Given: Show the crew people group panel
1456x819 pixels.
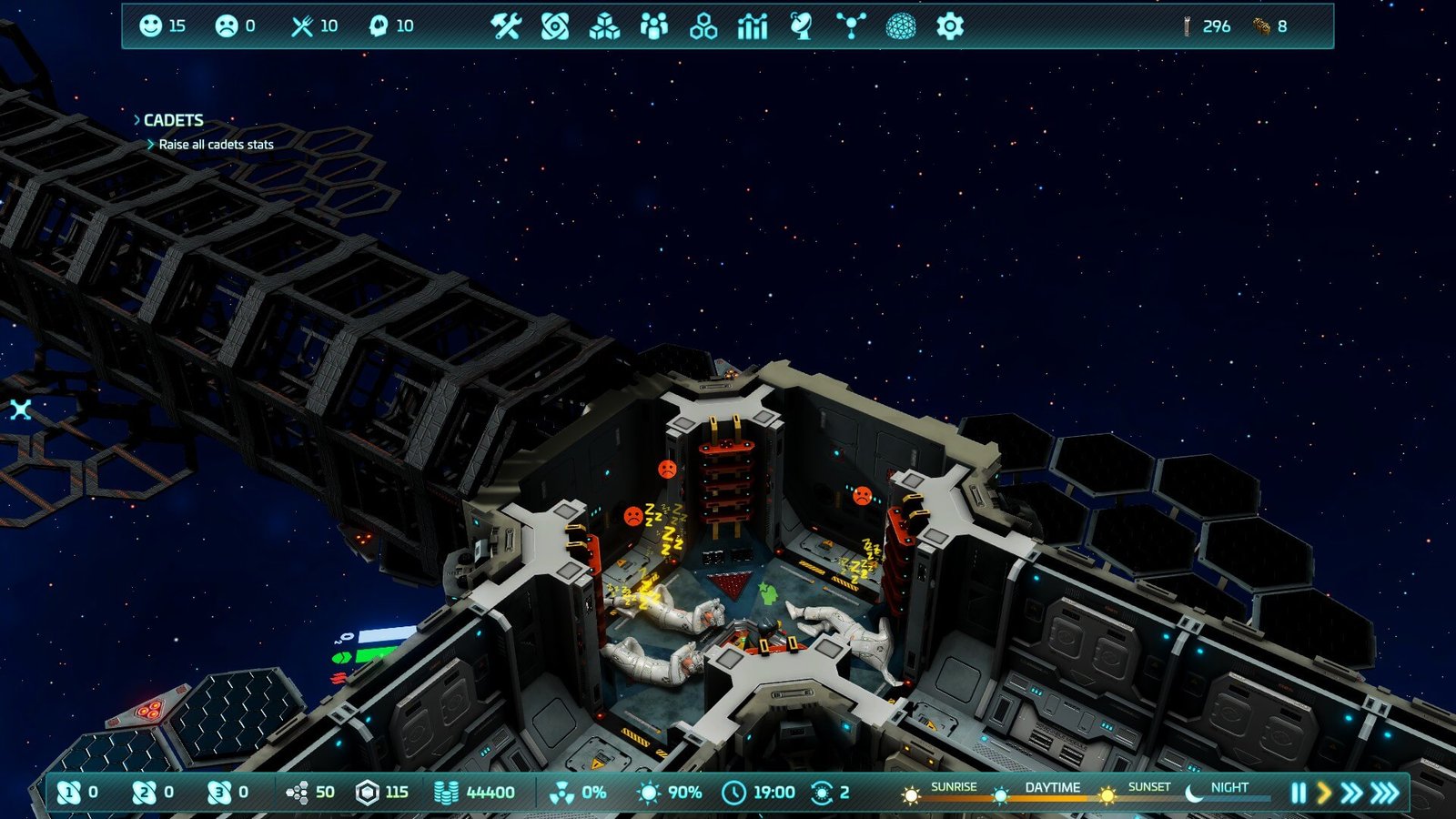Looking at the screenshot, I should (653, 26).
